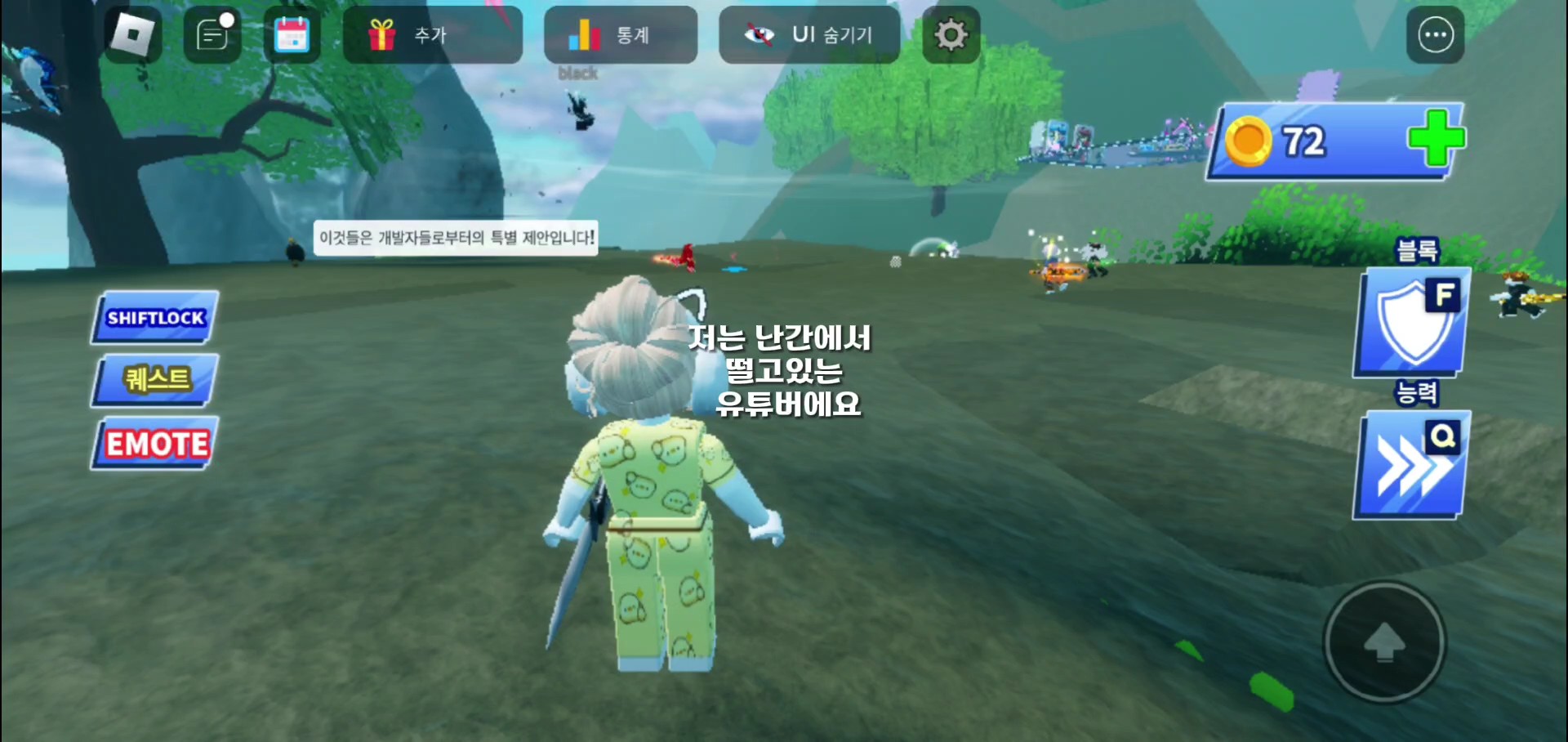Open the calendar daily rewards icon

pyautogui.click(x=292, y=35)
